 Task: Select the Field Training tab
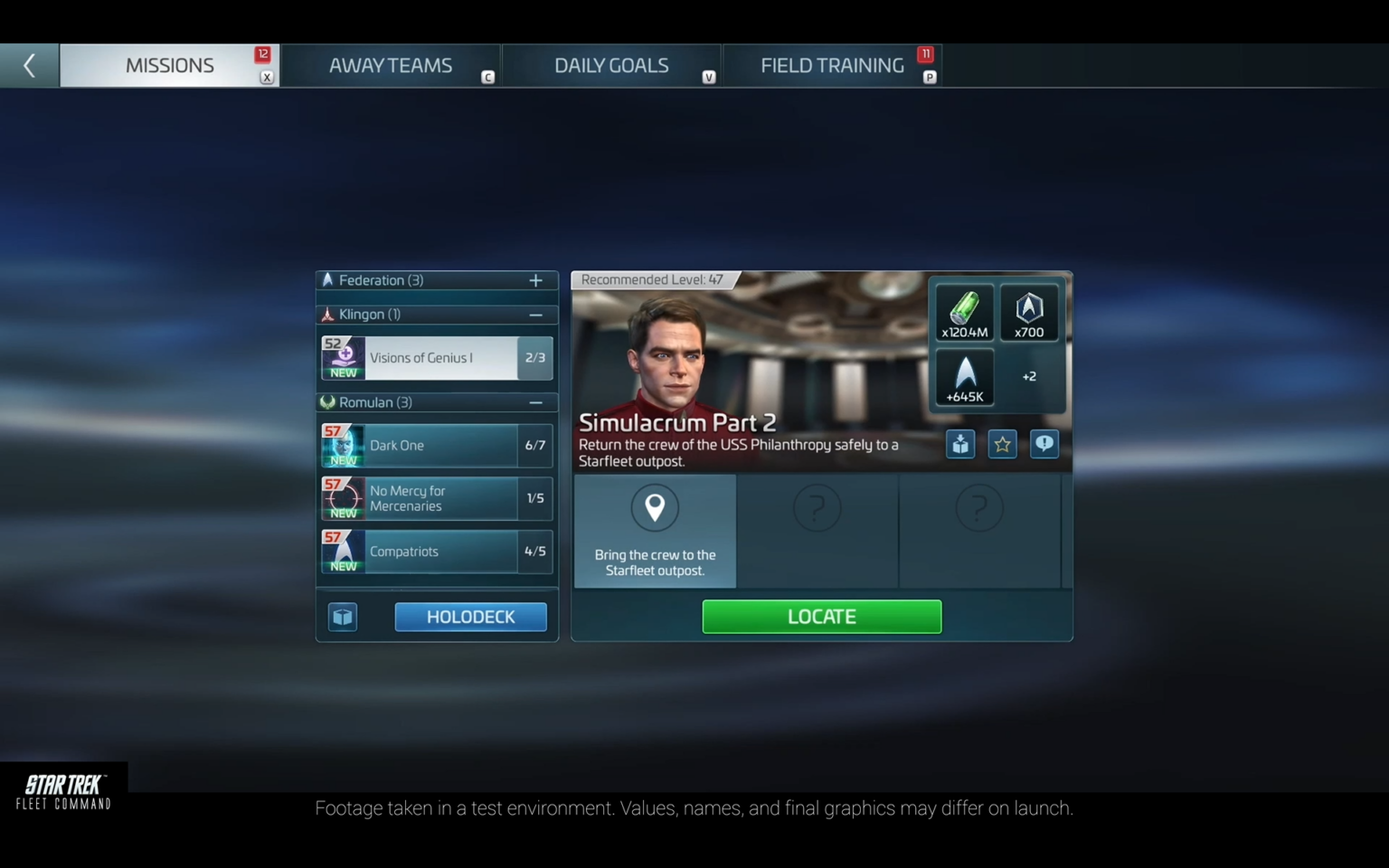pos(831,65)
